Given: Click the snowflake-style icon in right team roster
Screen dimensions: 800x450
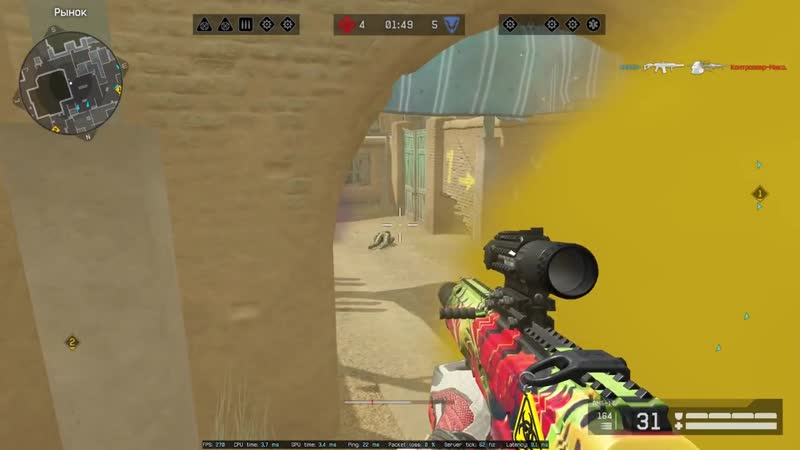Looking at the screenshot, I should [593, 23].
